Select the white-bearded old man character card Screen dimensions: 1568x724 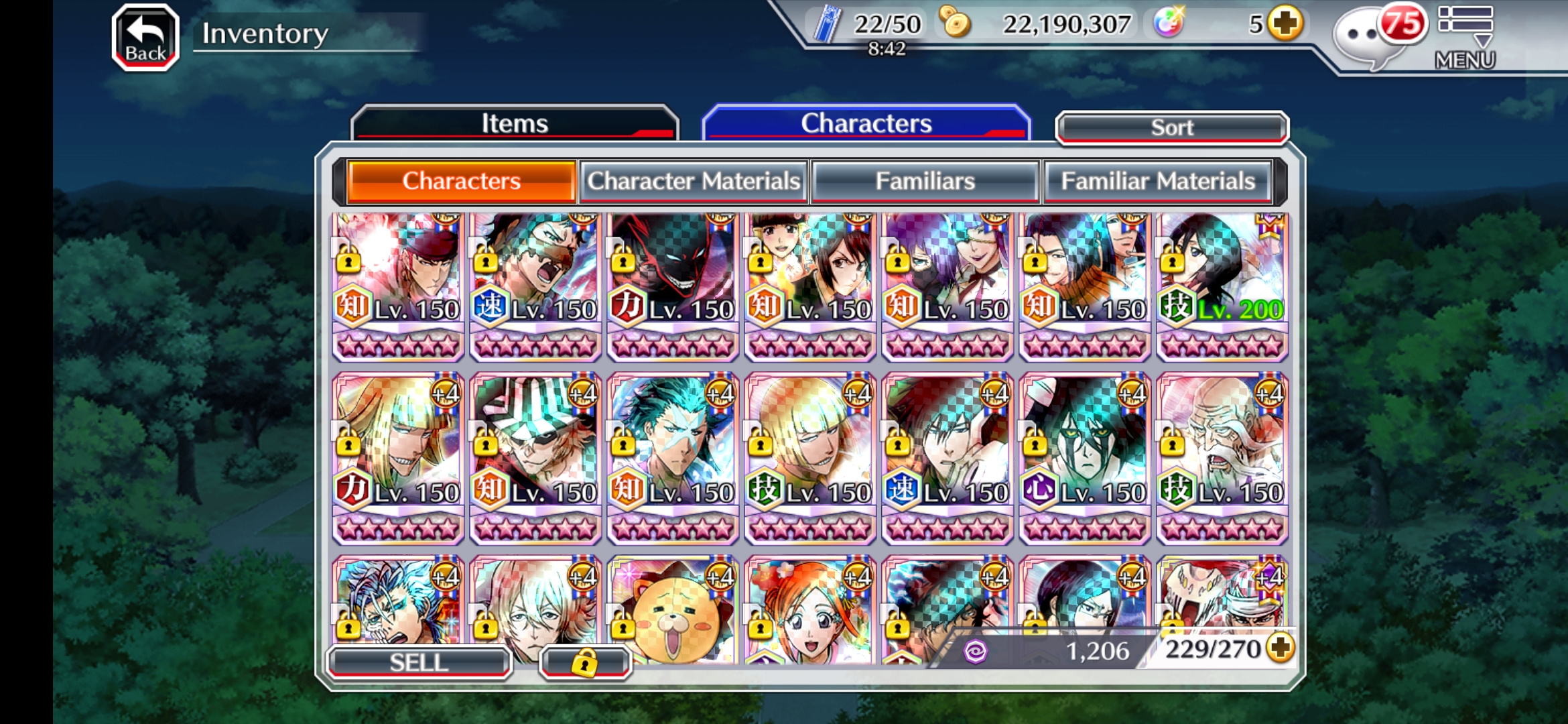(1222, 457)
